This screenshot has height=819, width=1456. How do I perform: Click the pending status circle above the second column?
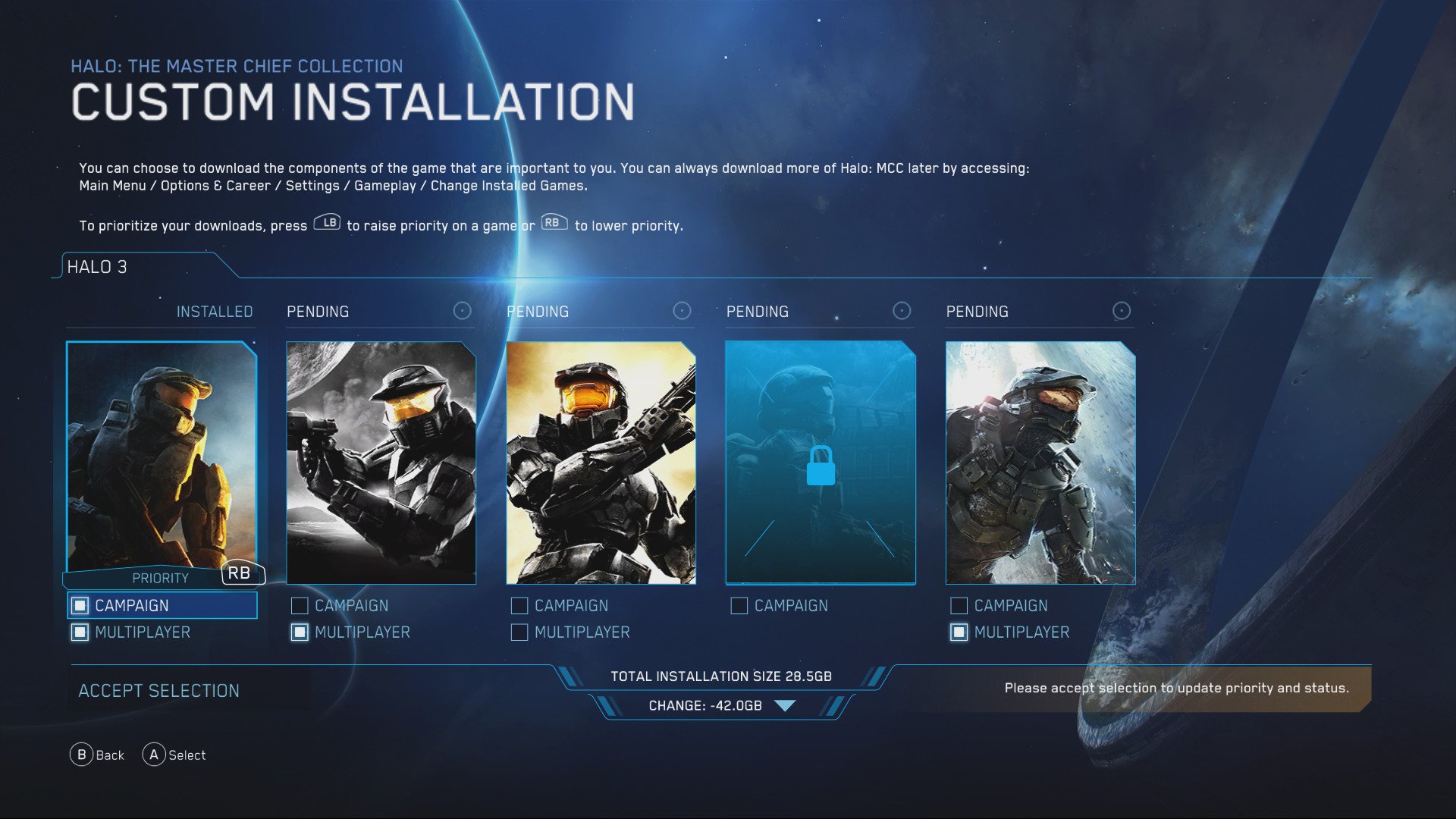point(461,310)
